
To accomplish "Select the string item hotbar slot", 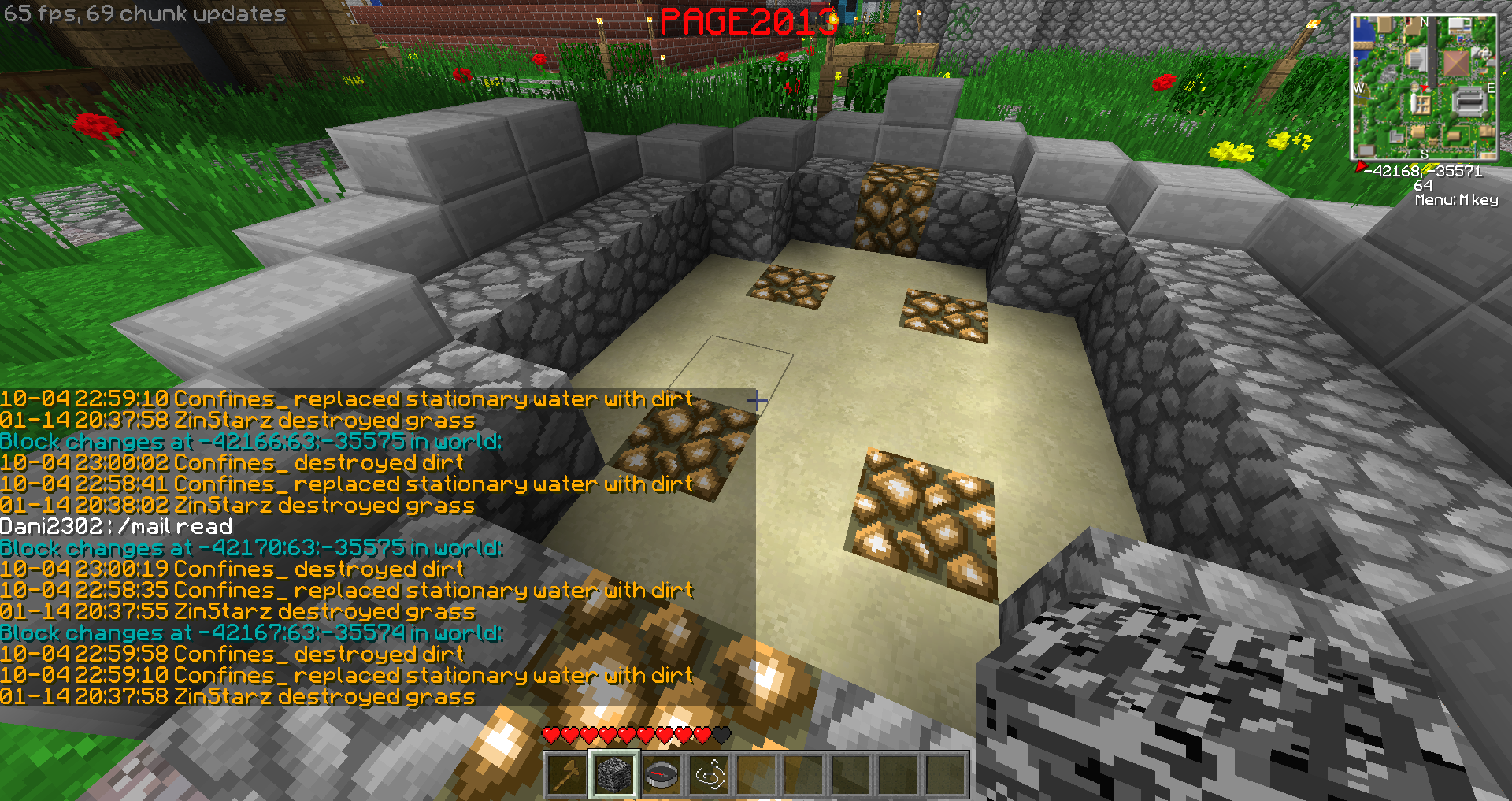I will [709, 776].
